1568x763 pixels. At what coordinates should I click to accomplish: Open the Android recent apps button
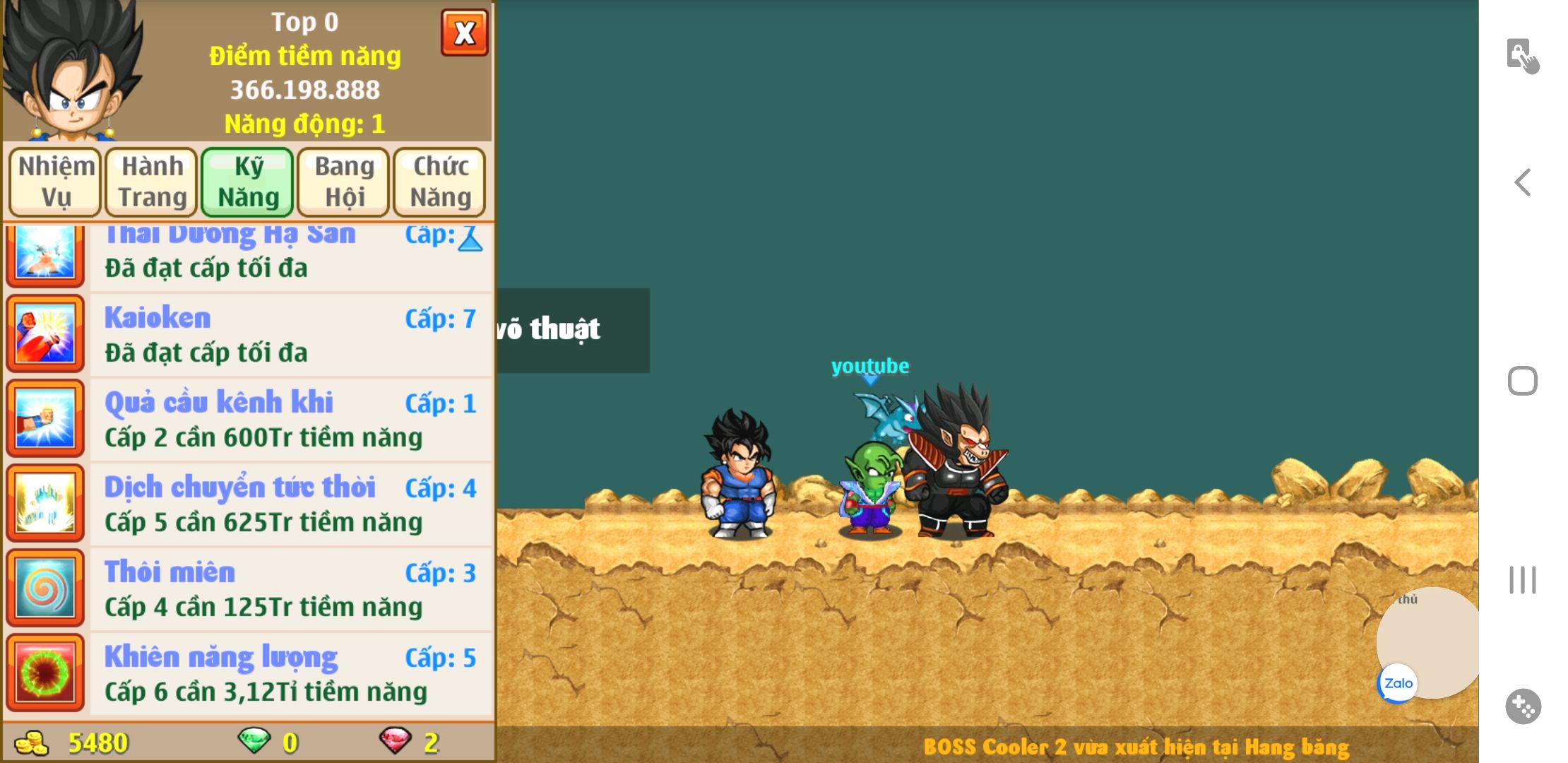point(1523,580)
